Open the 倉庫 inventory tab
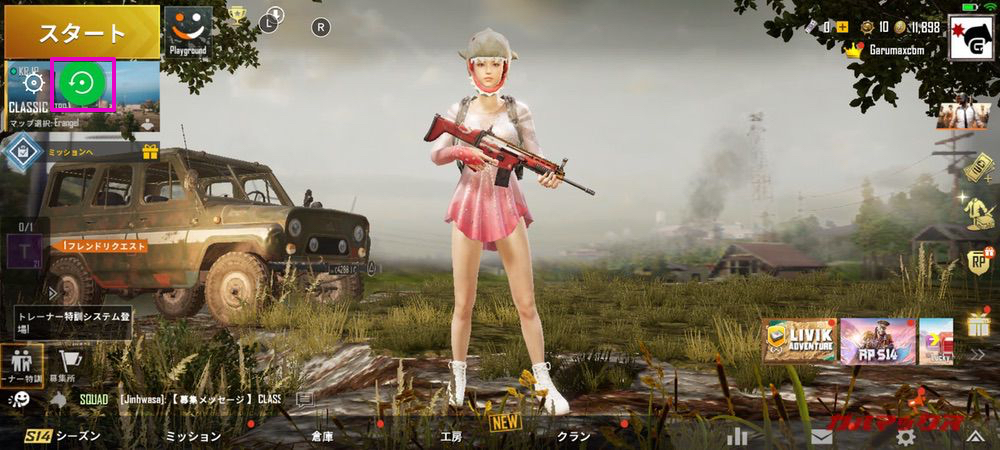 [x=321, y=436]
